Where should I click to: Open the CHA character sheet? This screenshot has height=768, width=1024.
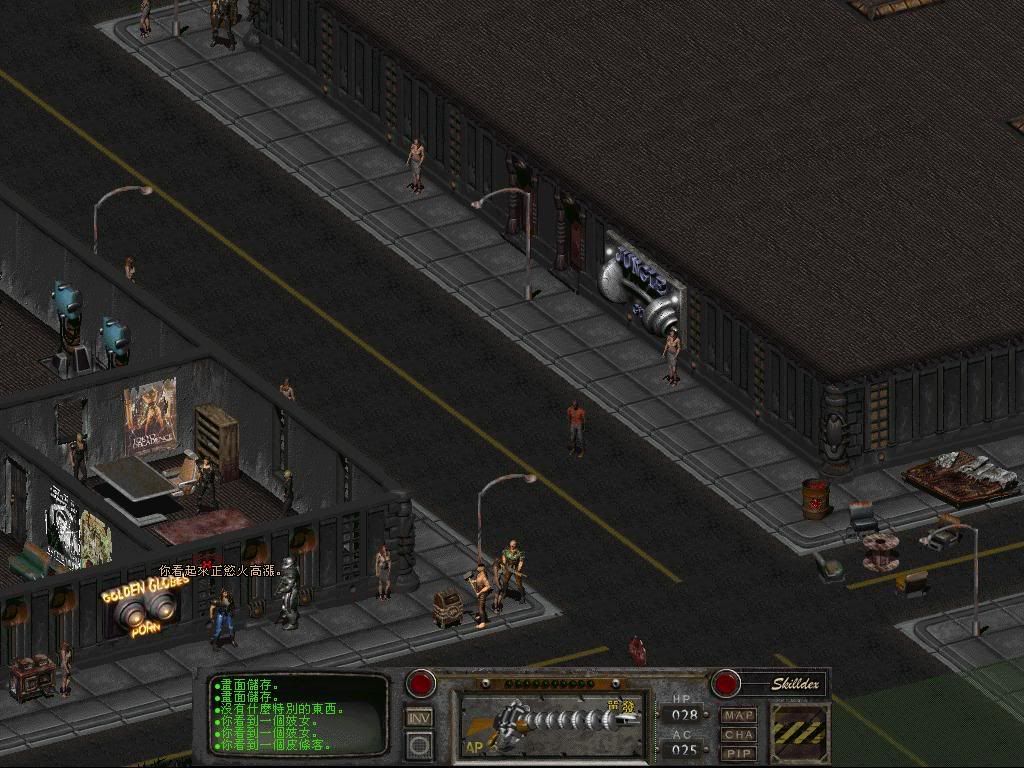coord(739,735)
